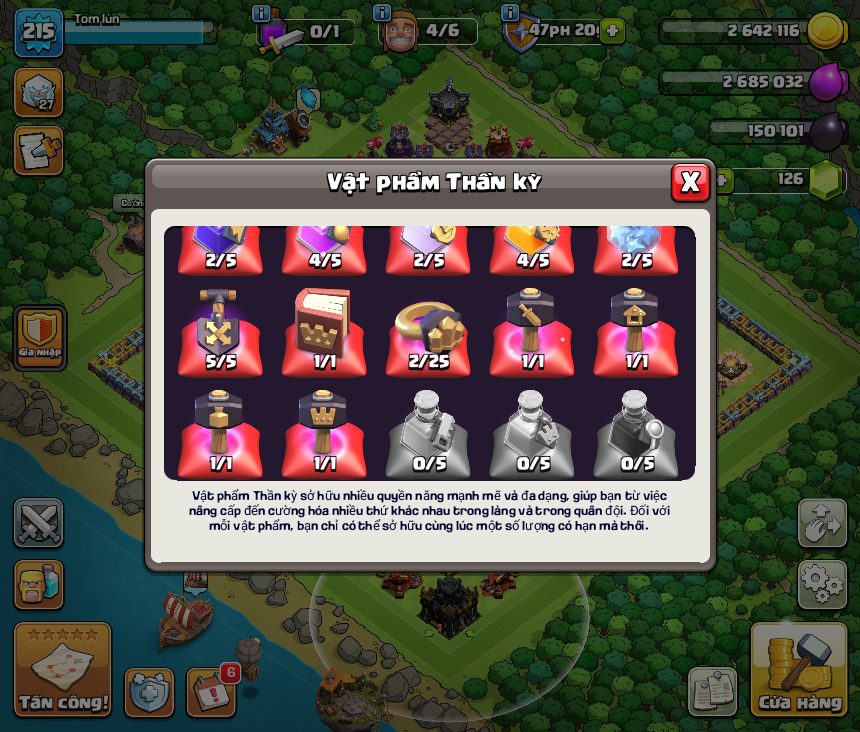Viewport: 860px width, 732px height.
Task: Open the settings gear menu
Action: click(822, 580)
